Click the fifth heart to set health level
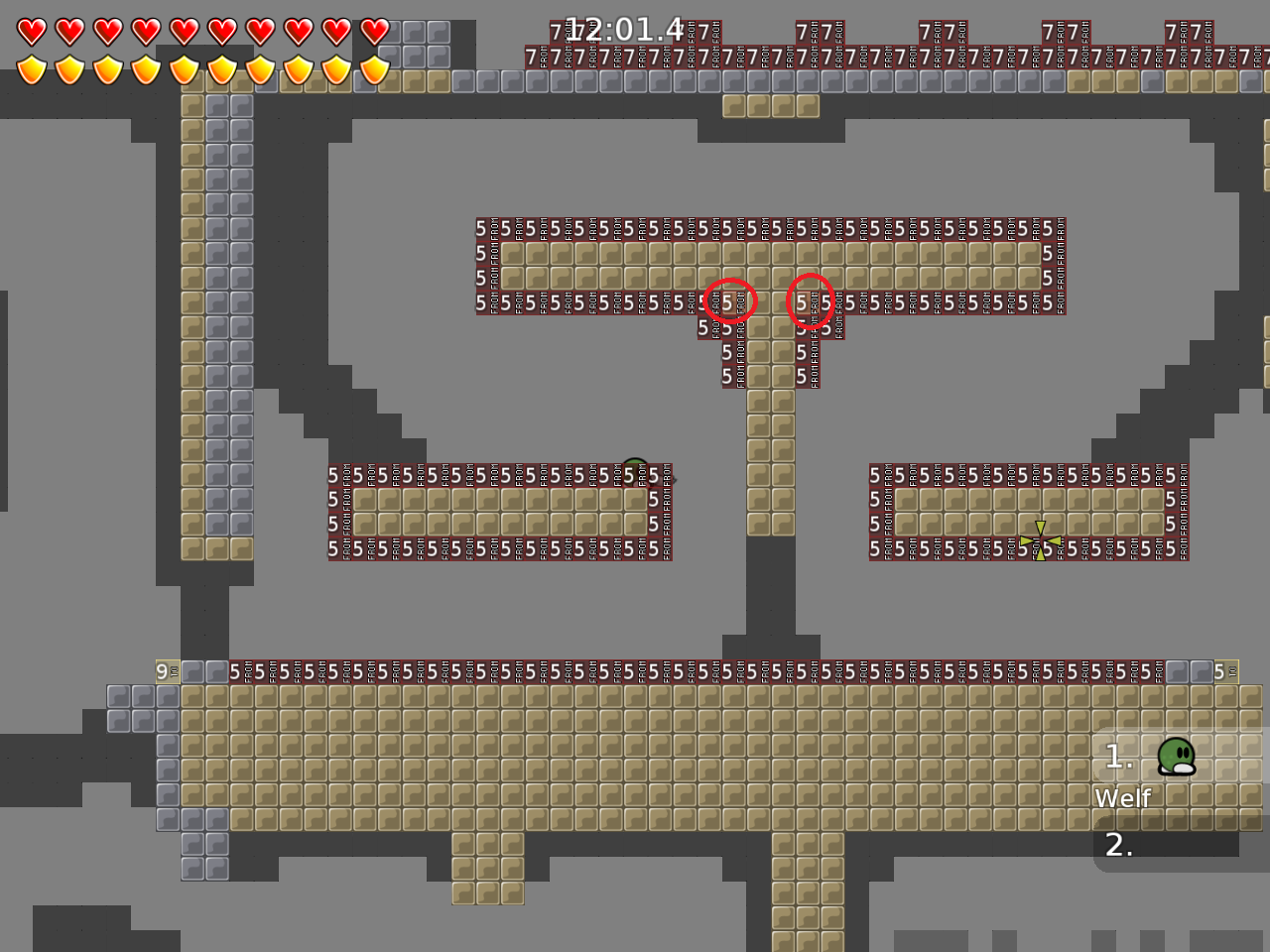Image resolution: width=1270 pixels, height=952 pixels. [184, 31]
